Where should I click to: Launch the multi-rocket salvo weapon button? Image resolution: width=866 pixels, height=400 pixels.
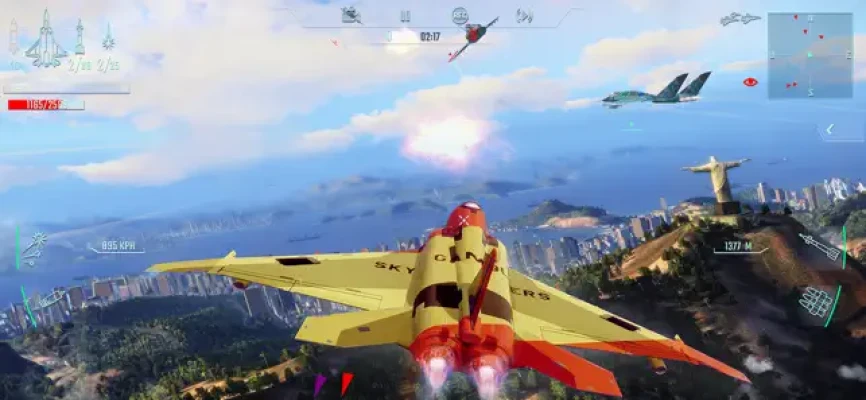[x=817, y=301]
